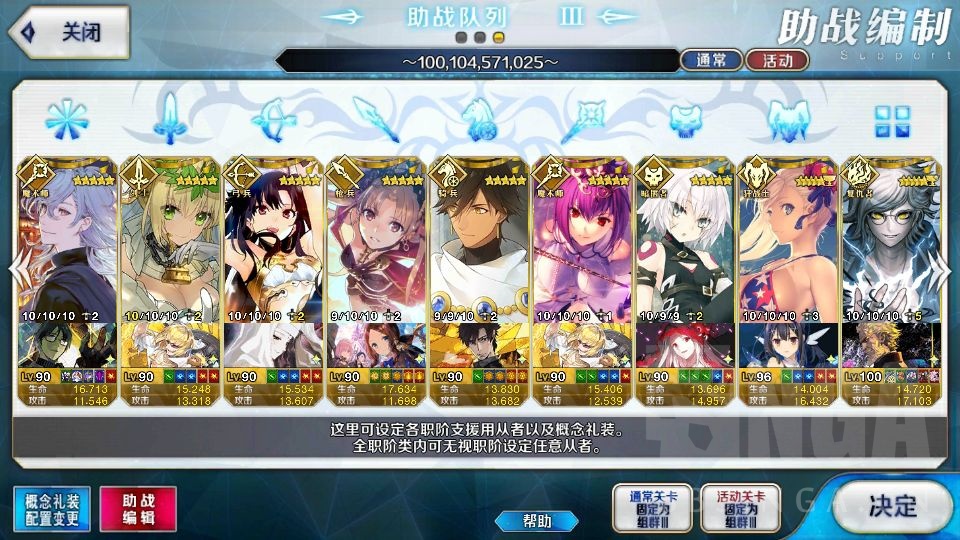Switch to the 活动 (Event) tab

pyautogui.click(x=777, y=60)
